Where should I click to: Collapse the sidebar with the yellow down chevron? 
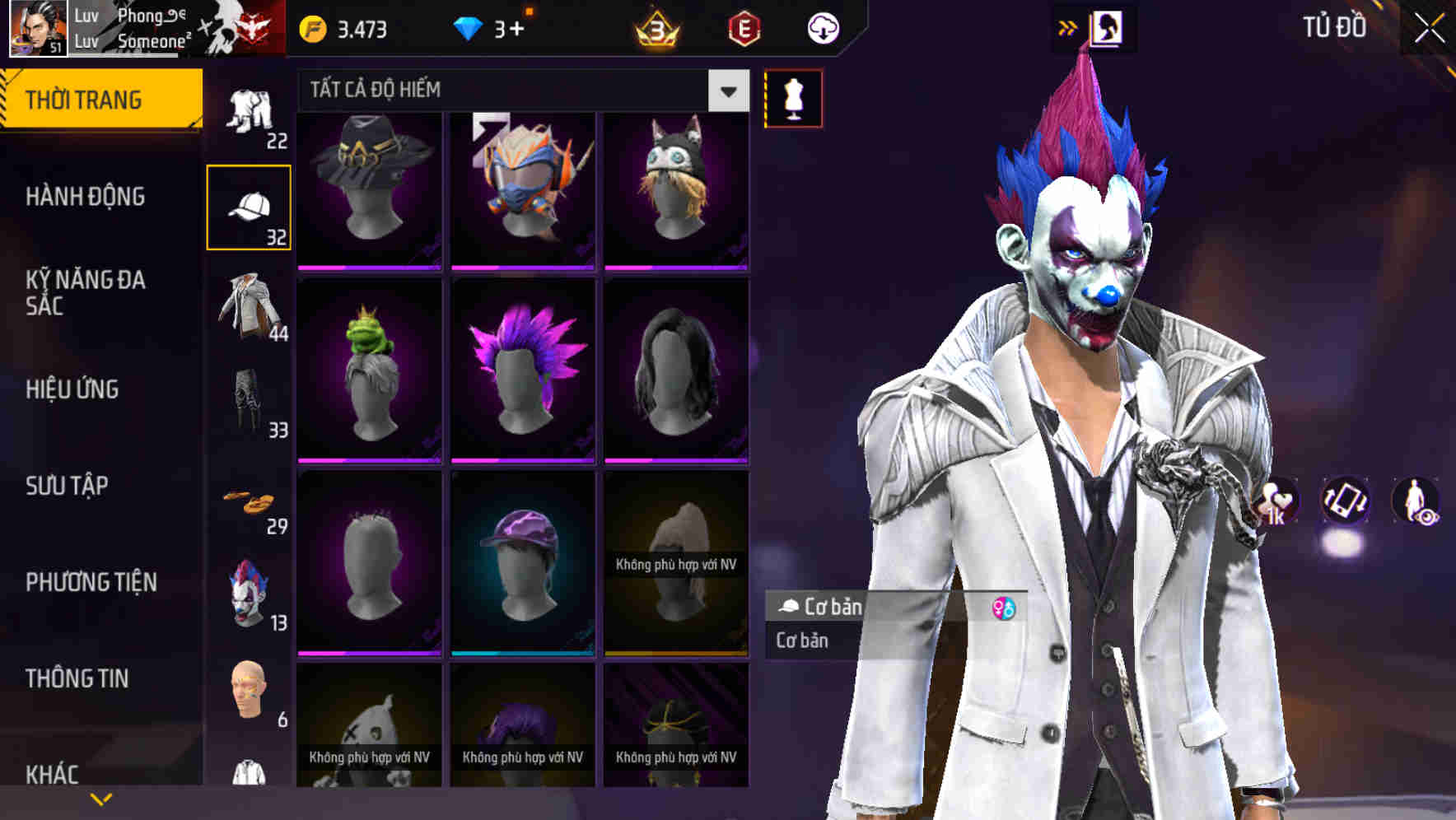pos(100,797)
